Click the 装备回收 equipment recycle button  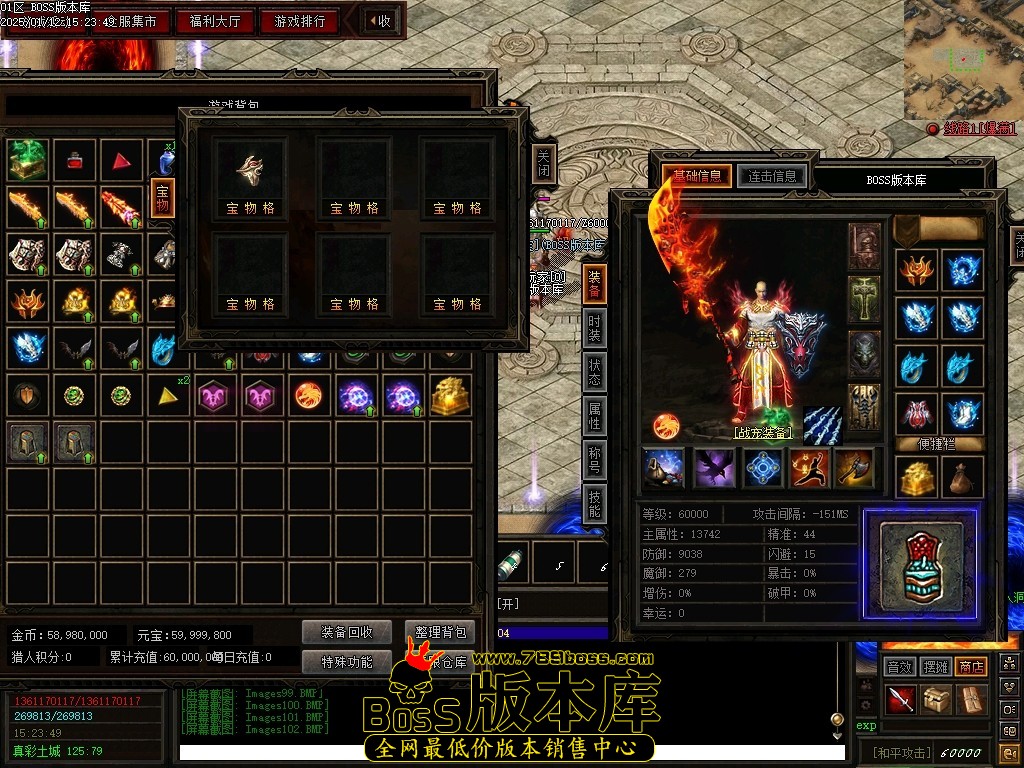pyautogui.click(x=347, y=632)
